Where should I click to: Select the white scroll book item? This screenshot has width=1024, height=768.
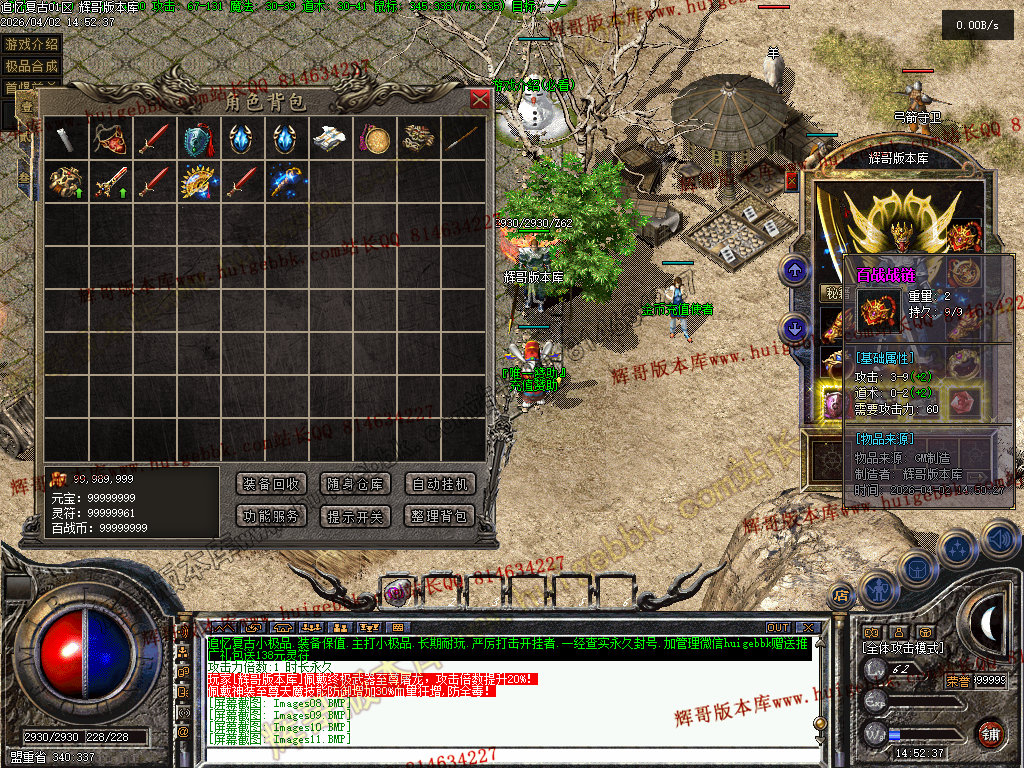[x=330, y=139]
